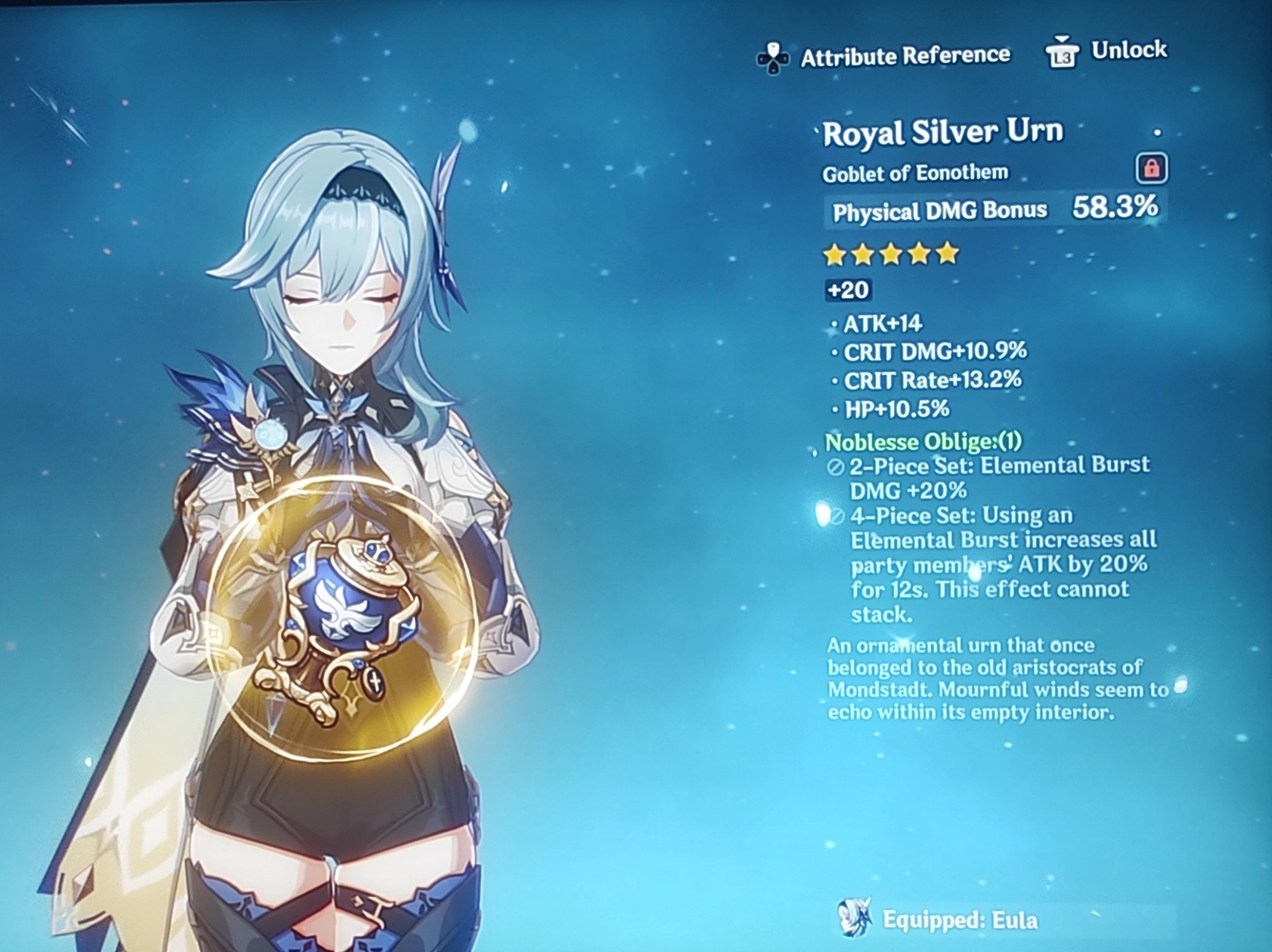Open the Attribute Reference panel
This screenshot has width=1272, height=952.
(x=904, y=55)
